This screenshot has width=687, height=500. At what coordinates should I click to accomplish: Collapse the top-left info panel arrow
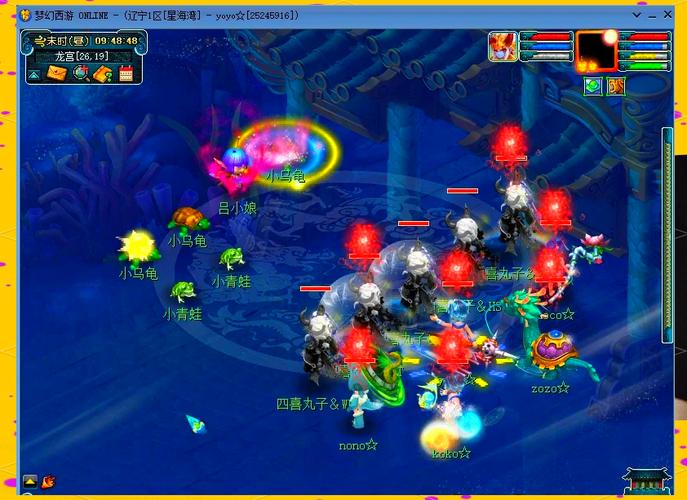(x=34, y=74)
